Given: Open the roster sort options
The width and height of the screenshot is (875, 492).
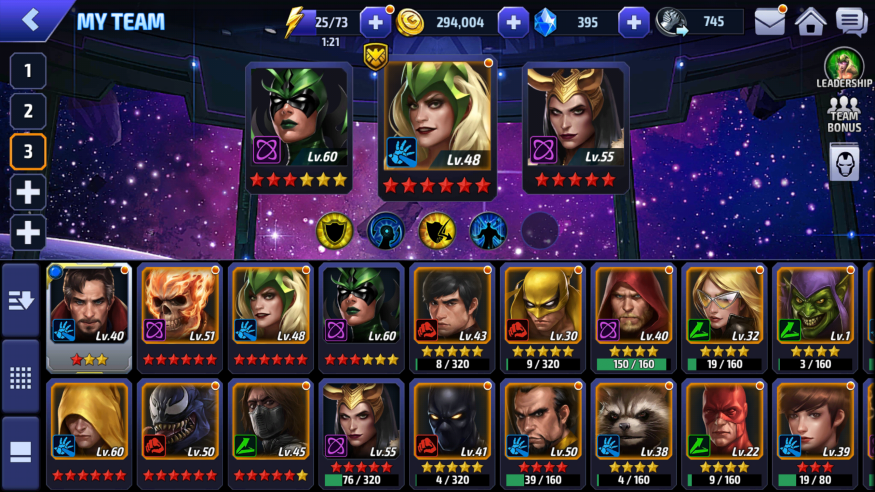Looking at the screenshot, I should click(x=21, y=301).
